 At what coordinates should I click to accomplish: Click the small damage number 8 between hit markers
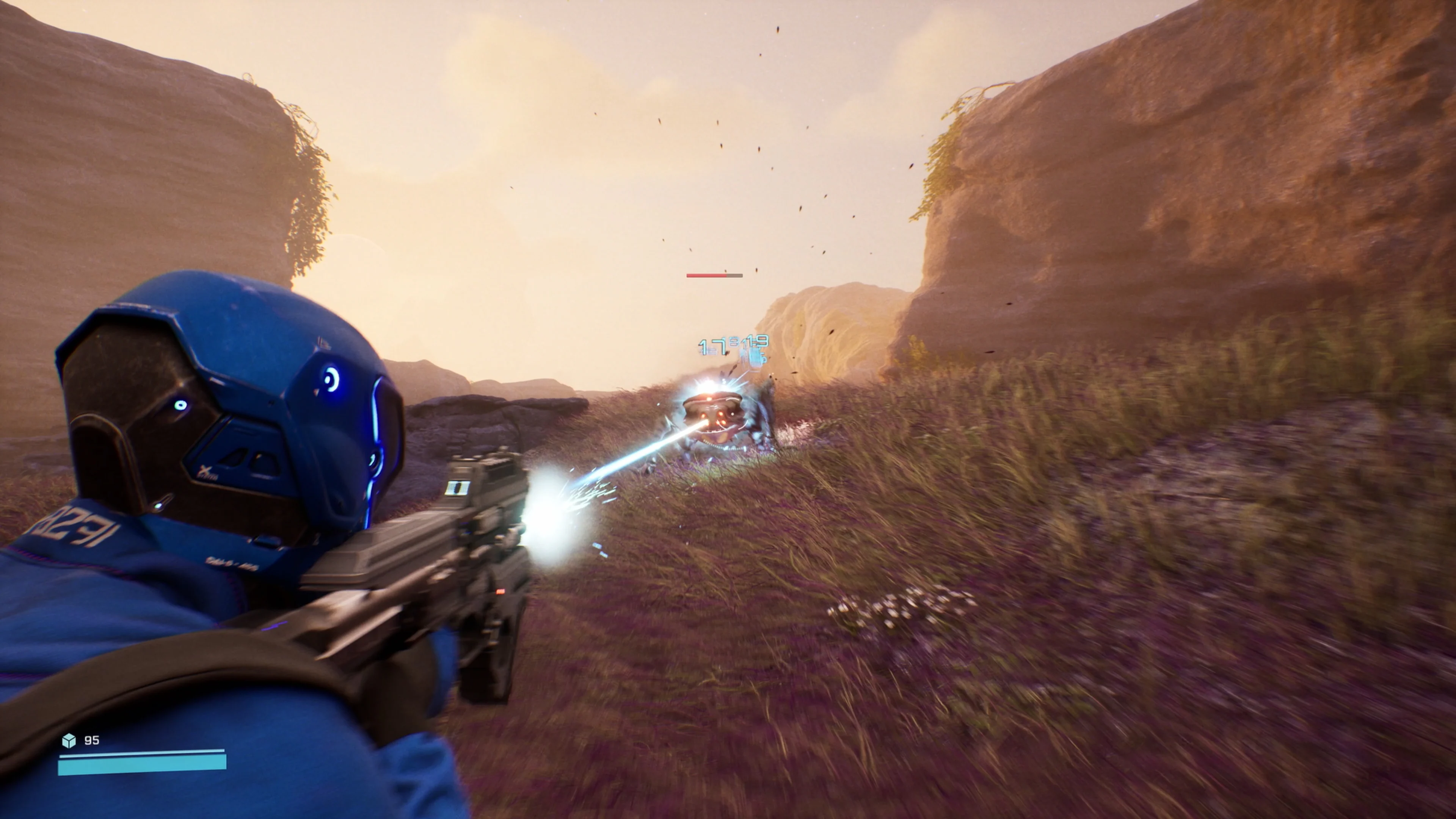733,342
